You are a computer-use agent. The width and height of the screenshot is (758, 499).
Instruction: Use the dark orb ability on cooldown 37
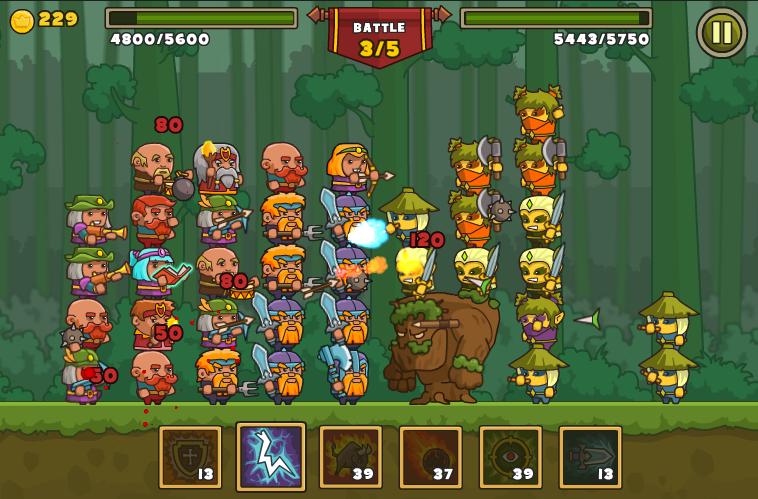(430, 457)
